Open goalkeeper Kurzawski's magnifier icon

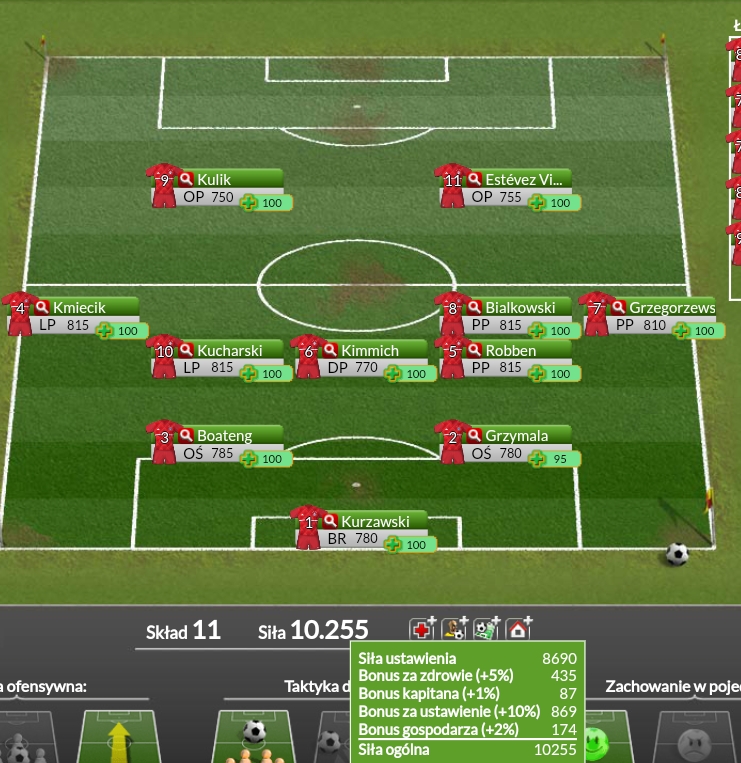point(330,521)
